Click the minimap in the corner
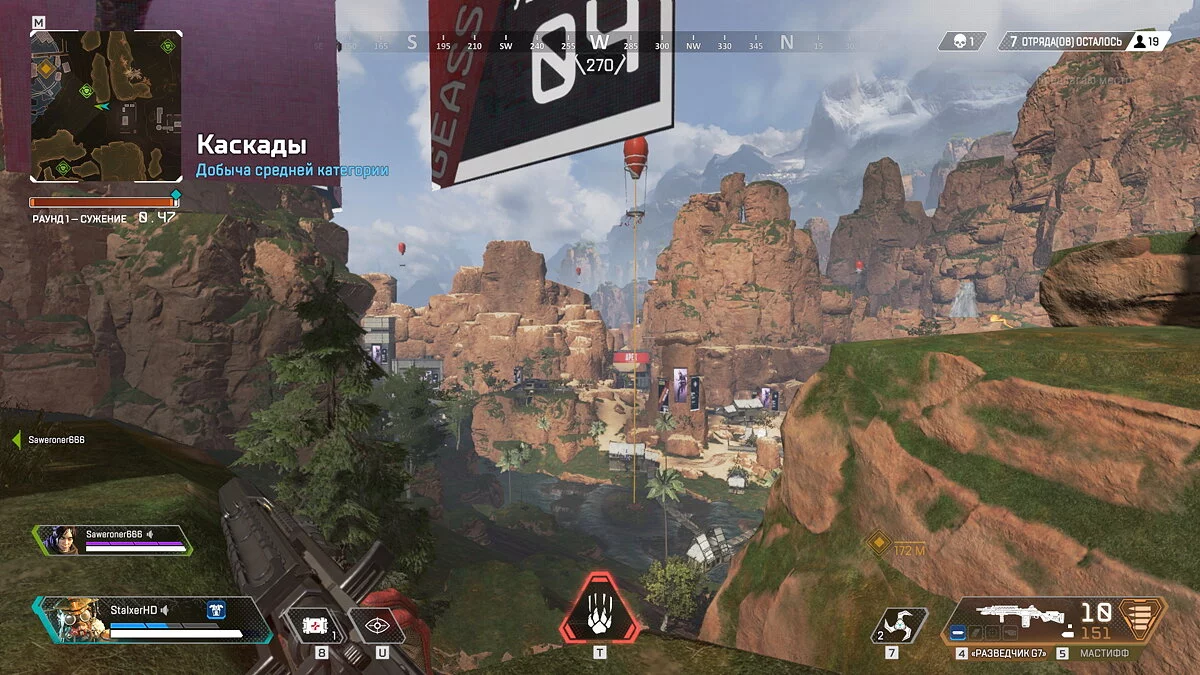Viewport: 1200px width, 675px height. point(106,105)
